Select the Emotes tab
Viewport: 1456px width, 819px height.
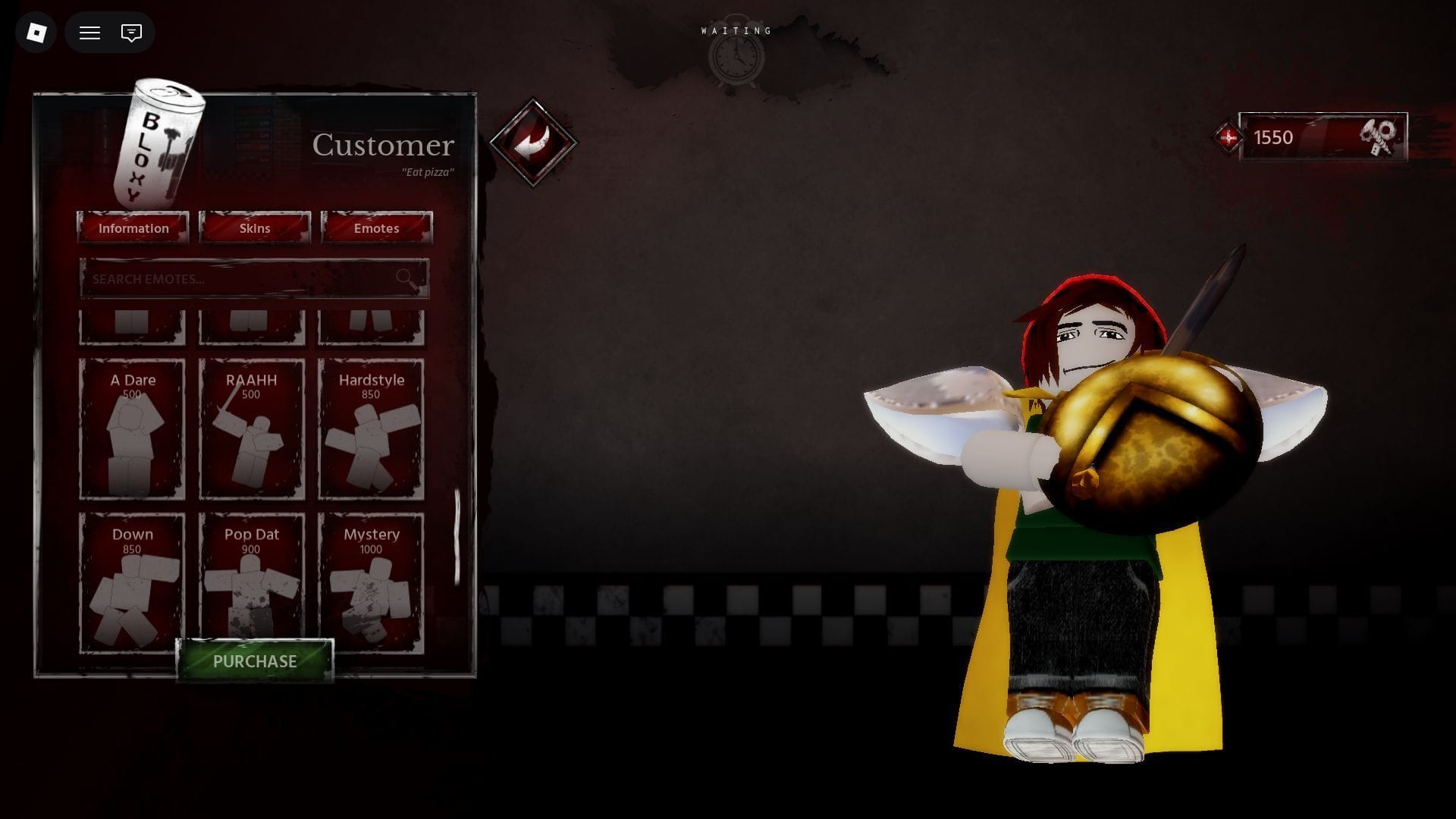click(x=376, y=227)
